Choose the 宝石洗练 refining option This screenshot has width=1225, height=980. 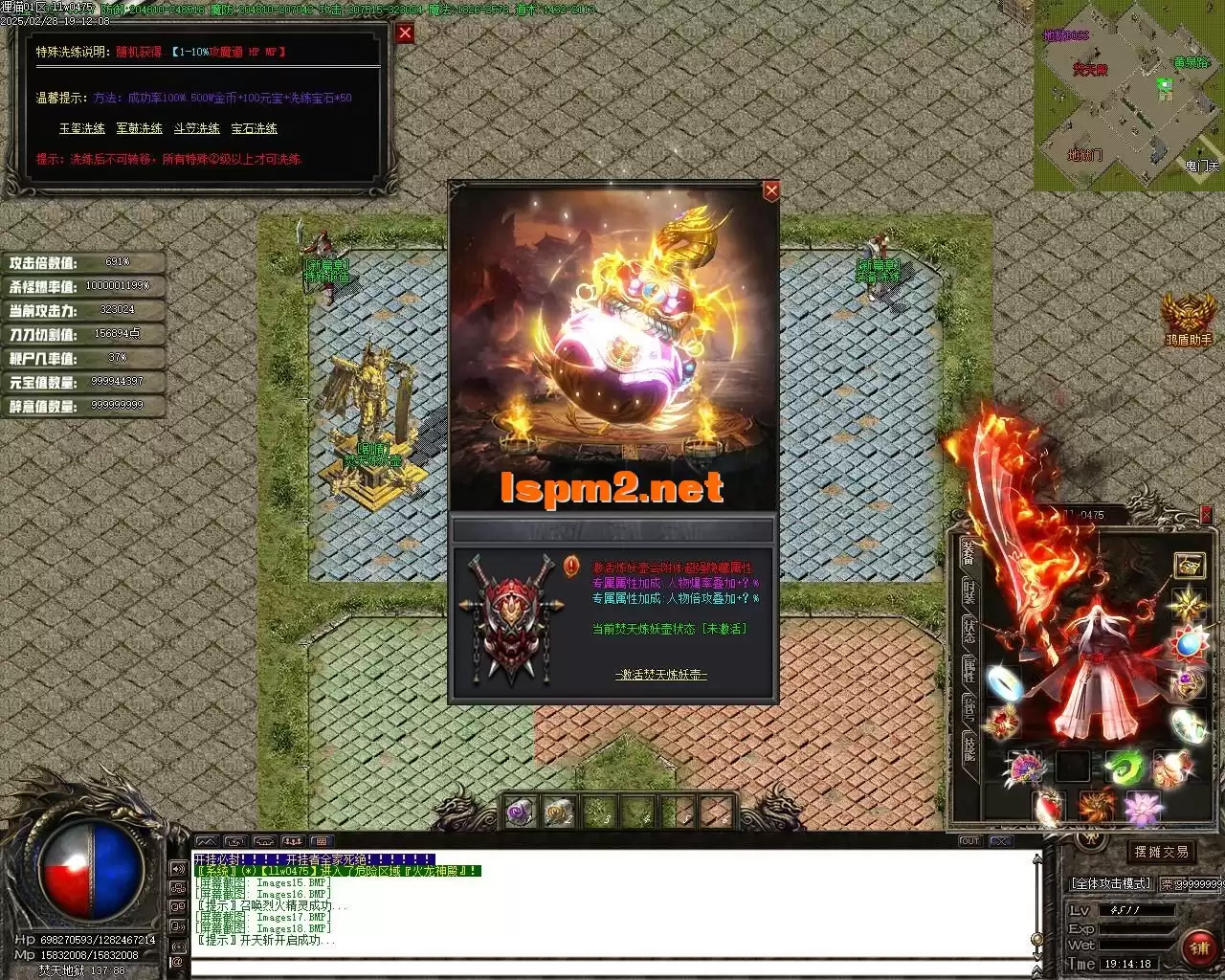(255, 128)
